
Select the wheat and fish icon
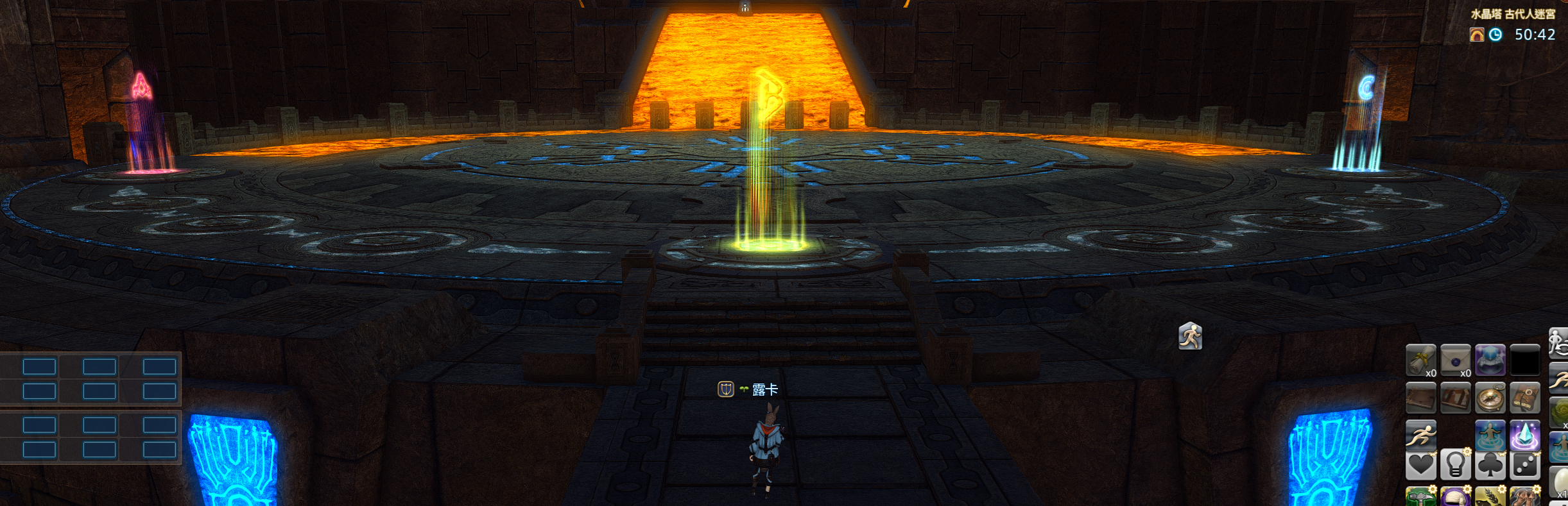click(x=1490, y=497)
